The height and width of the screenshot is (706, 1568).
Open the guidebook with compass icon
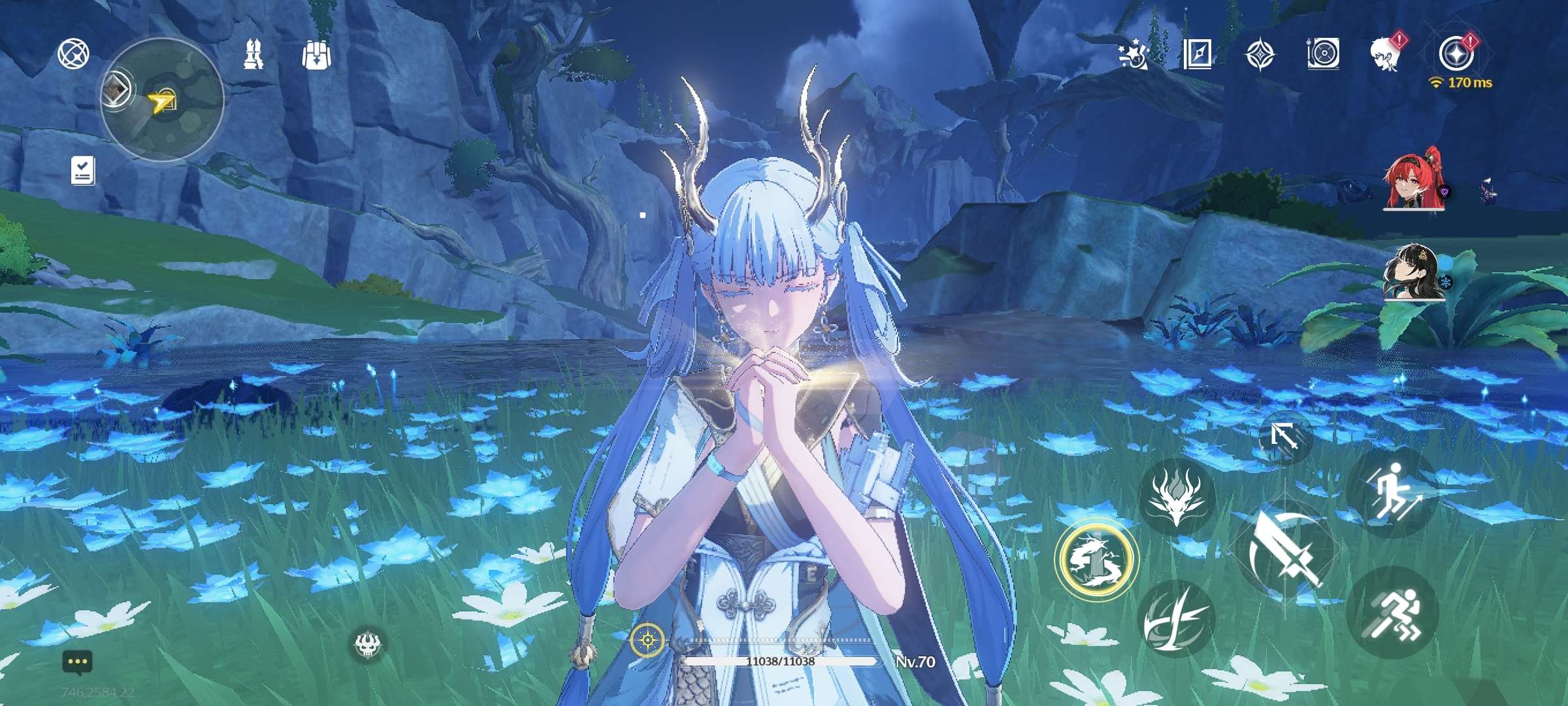coord(1197,54)
